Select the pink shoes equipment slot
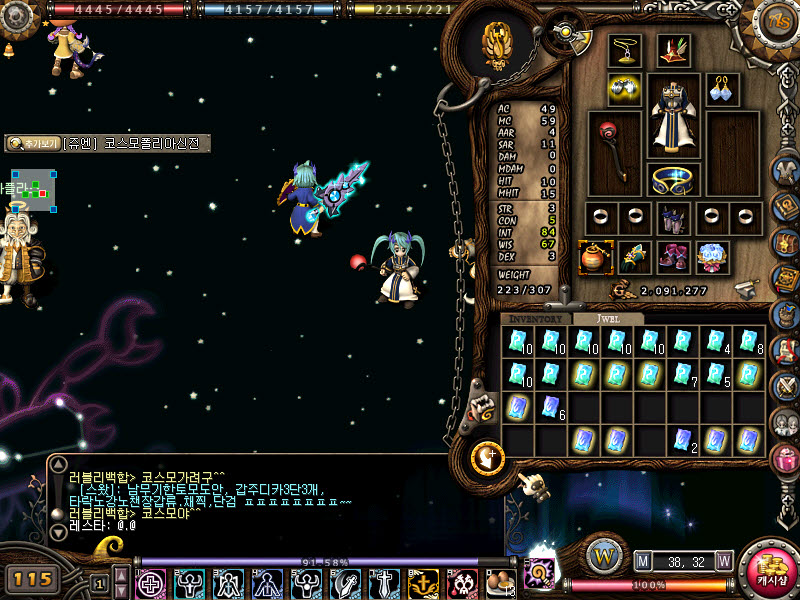 [673, 257]
